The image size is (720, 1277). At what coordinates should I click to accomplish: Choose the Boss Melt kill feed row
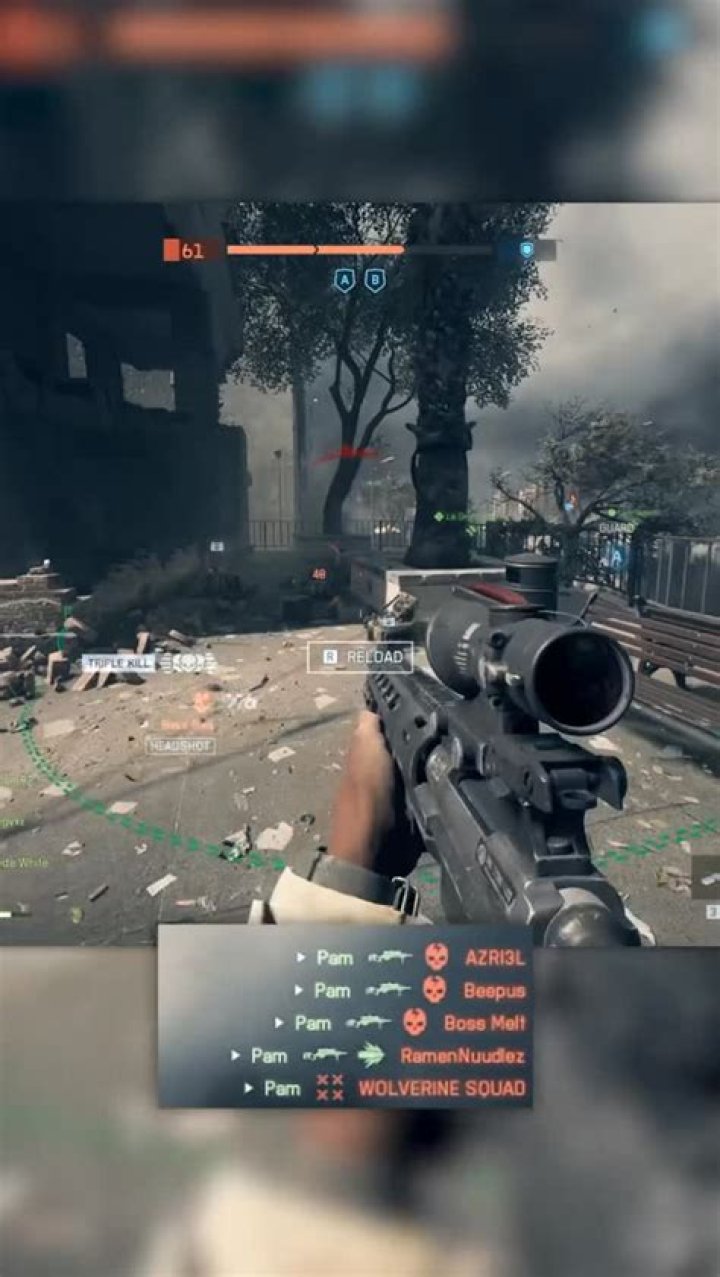[400, 1023]
